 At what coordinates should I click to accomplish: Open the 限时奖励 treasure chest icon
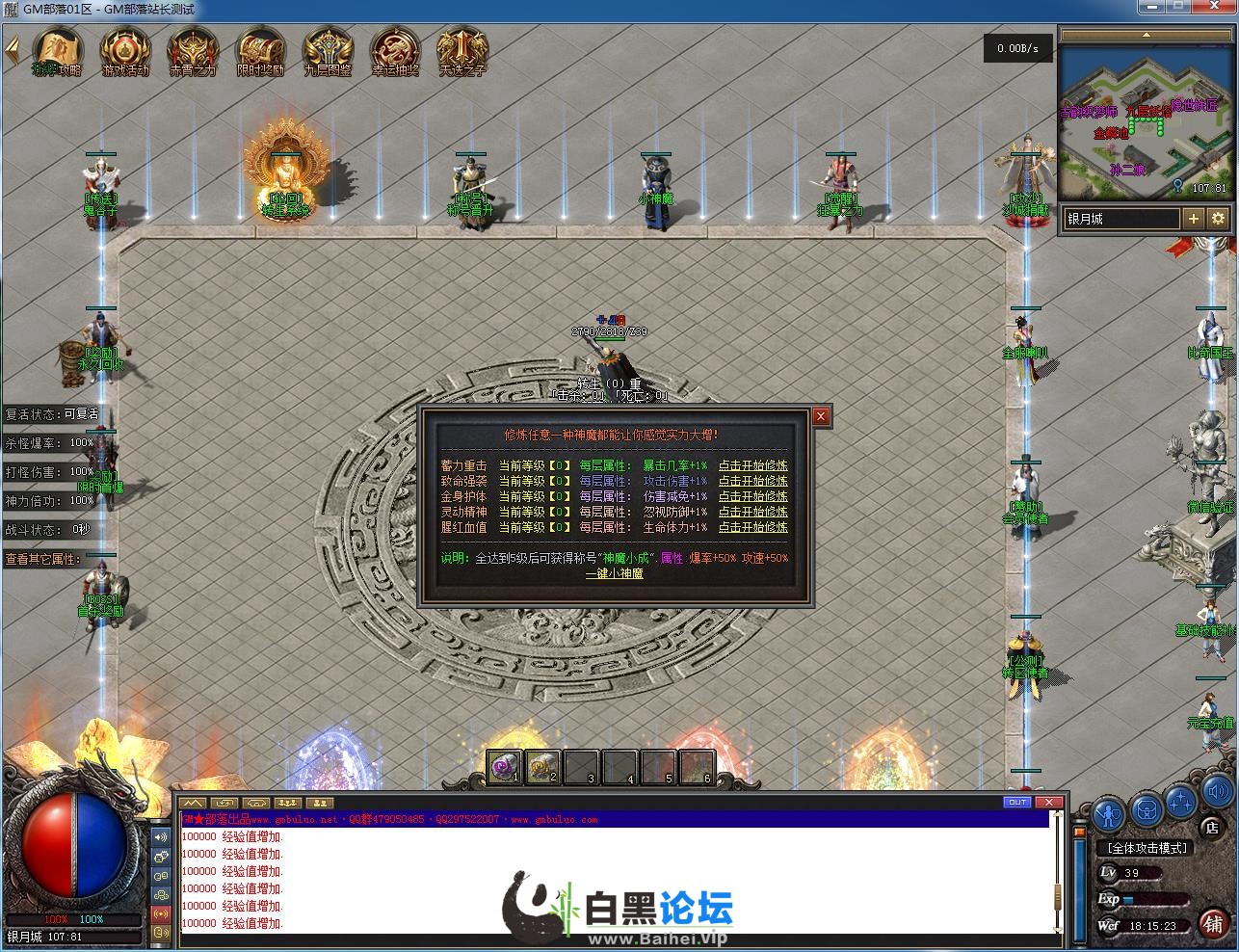click(260, 51)
